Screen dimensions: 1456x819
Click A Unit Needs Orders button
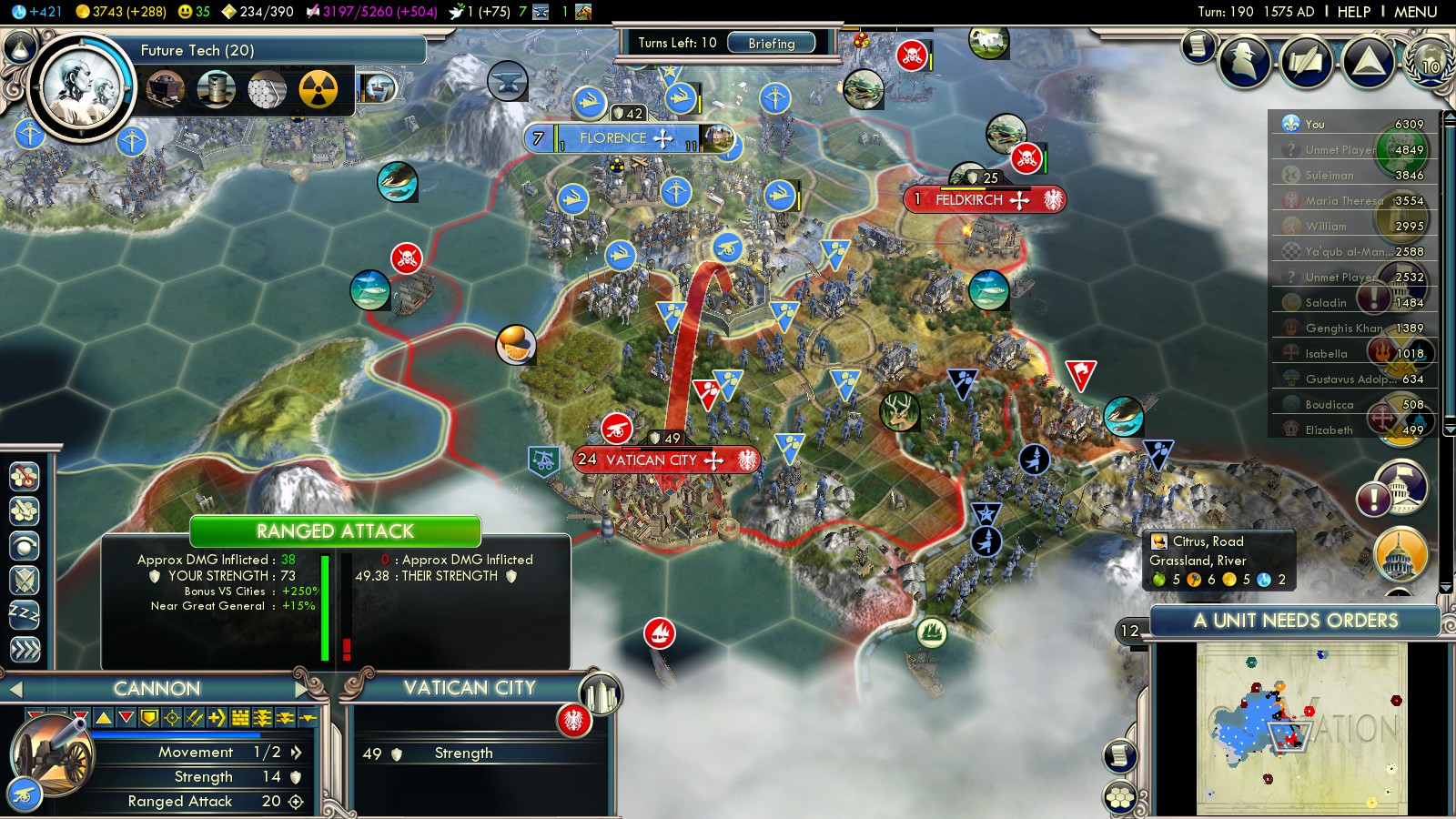click(x=1295, y=621)
